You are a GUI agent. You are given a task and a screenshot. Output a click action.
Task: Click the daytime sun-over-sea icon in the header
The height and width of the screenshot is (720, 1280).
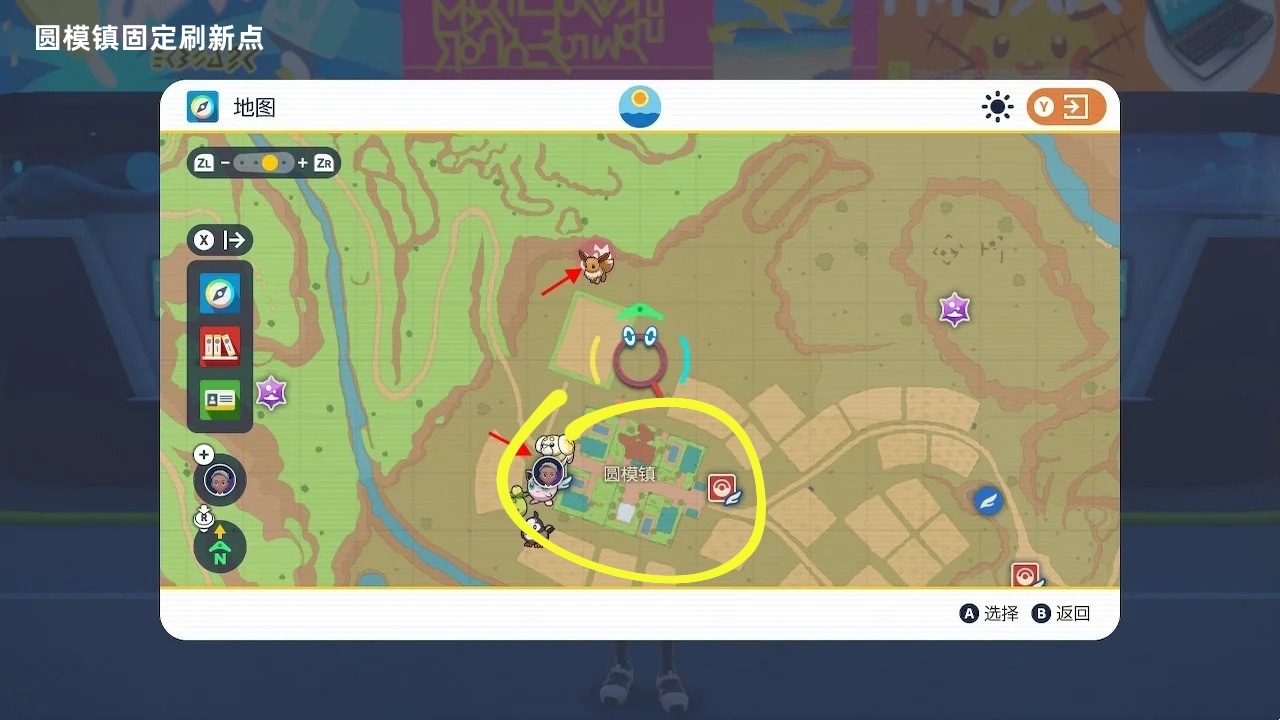pyautogui.click(x=640, y=107)
